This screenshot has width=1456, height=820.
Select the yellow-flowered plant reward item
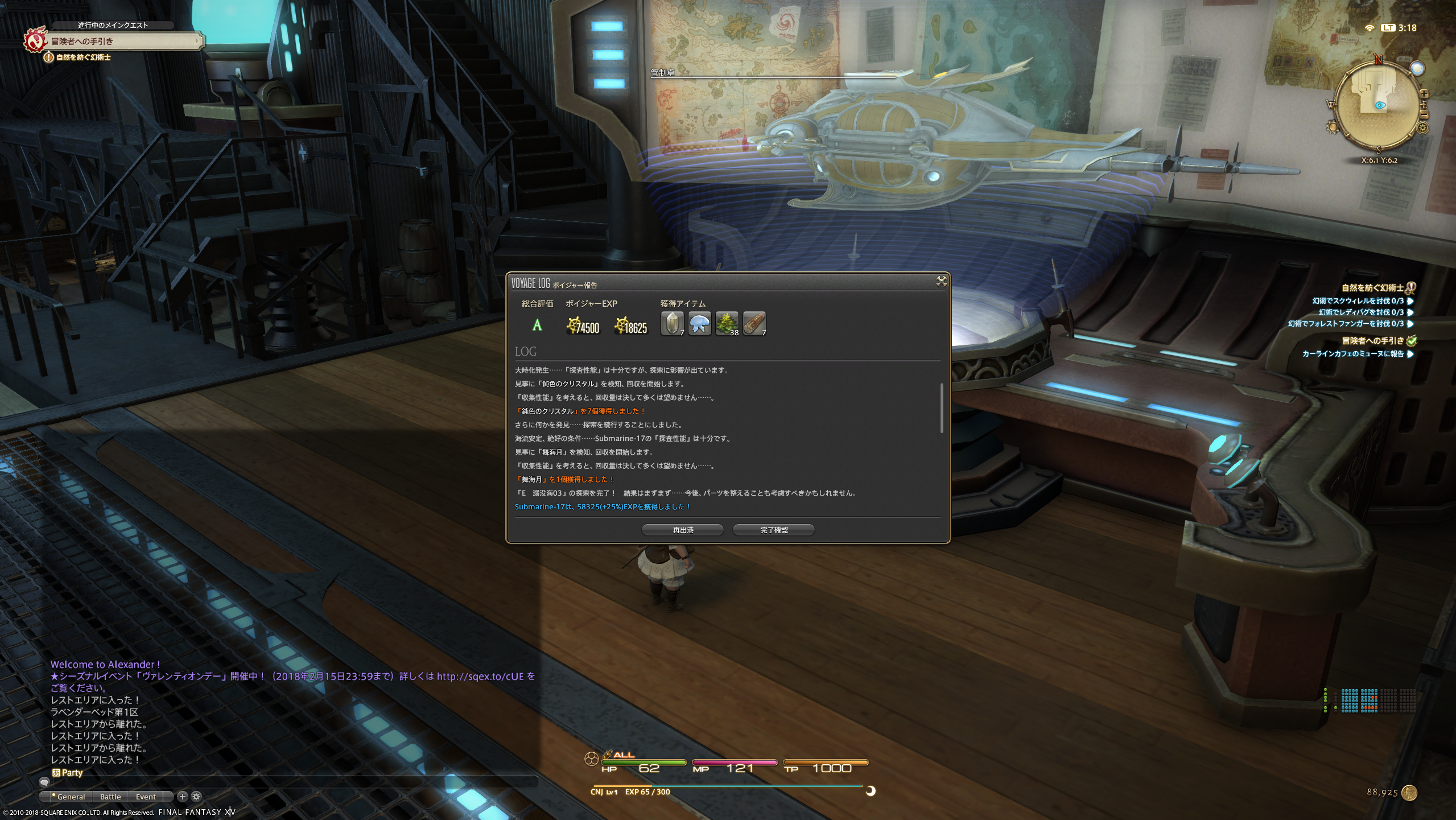tap(727, 323)
